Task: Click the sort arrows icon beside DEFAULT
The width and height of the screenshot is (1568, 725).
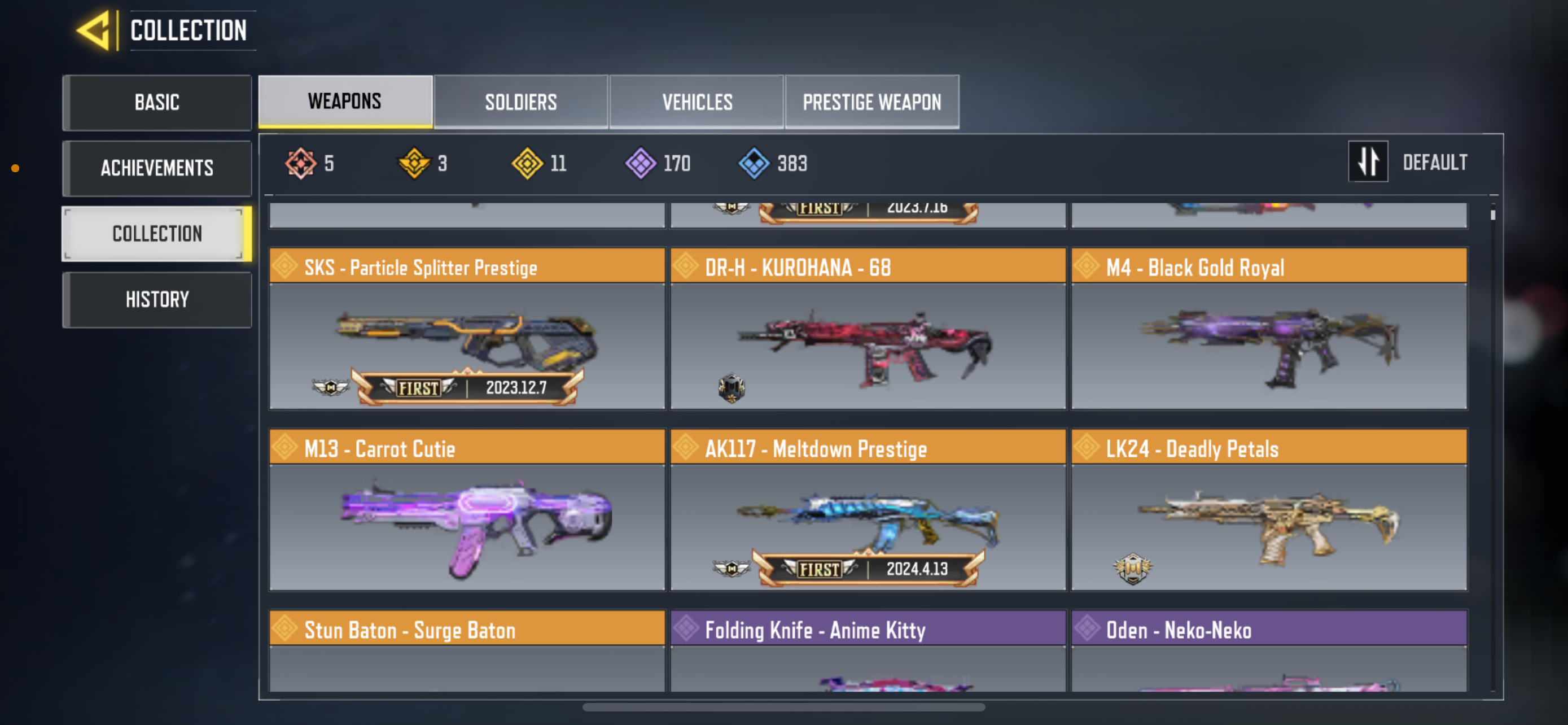Action: (x=1368, y=162)
